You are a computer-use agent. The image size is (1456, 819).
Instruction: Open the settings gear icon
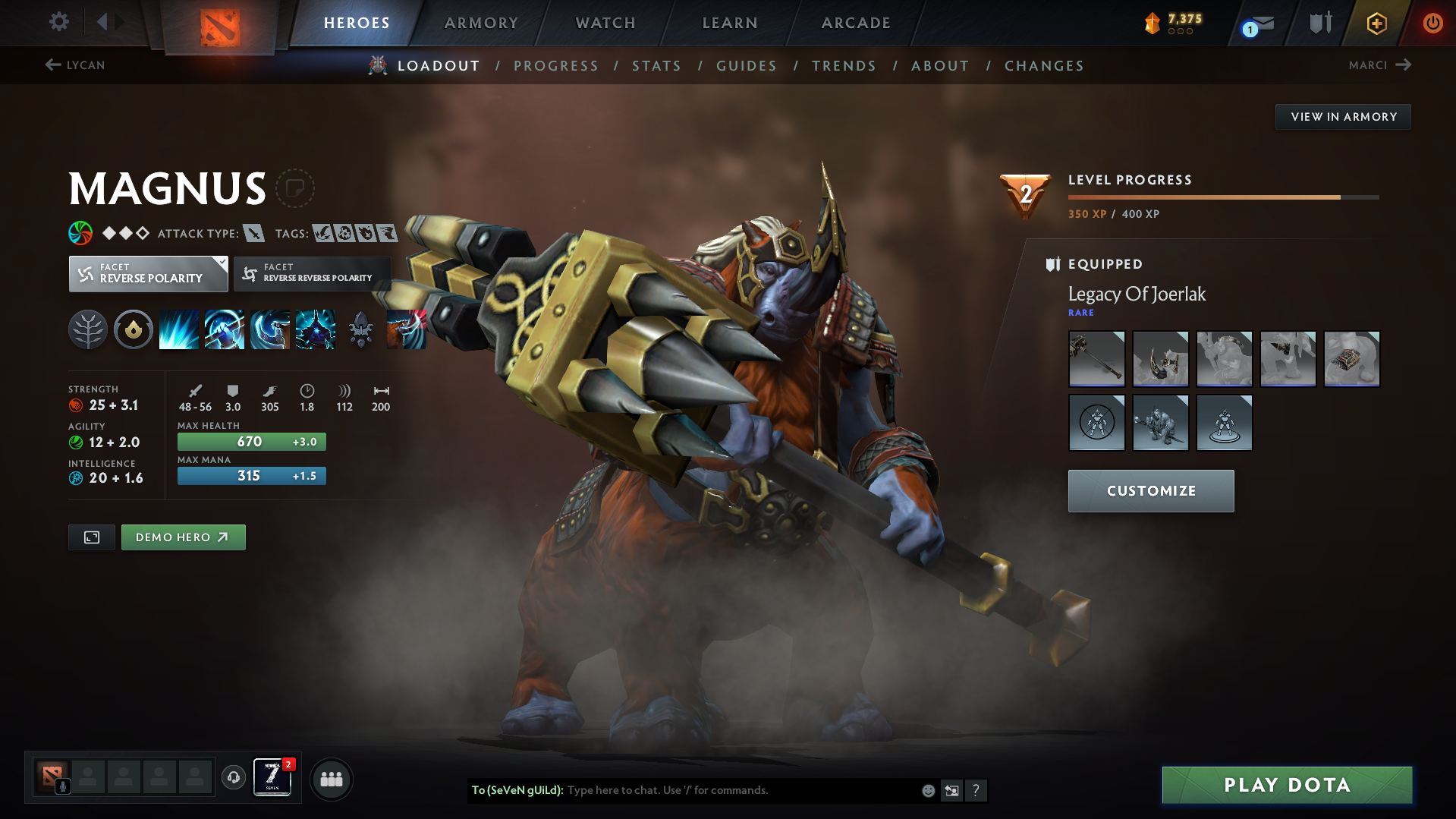pyautogui.click(x=58, y=22)
